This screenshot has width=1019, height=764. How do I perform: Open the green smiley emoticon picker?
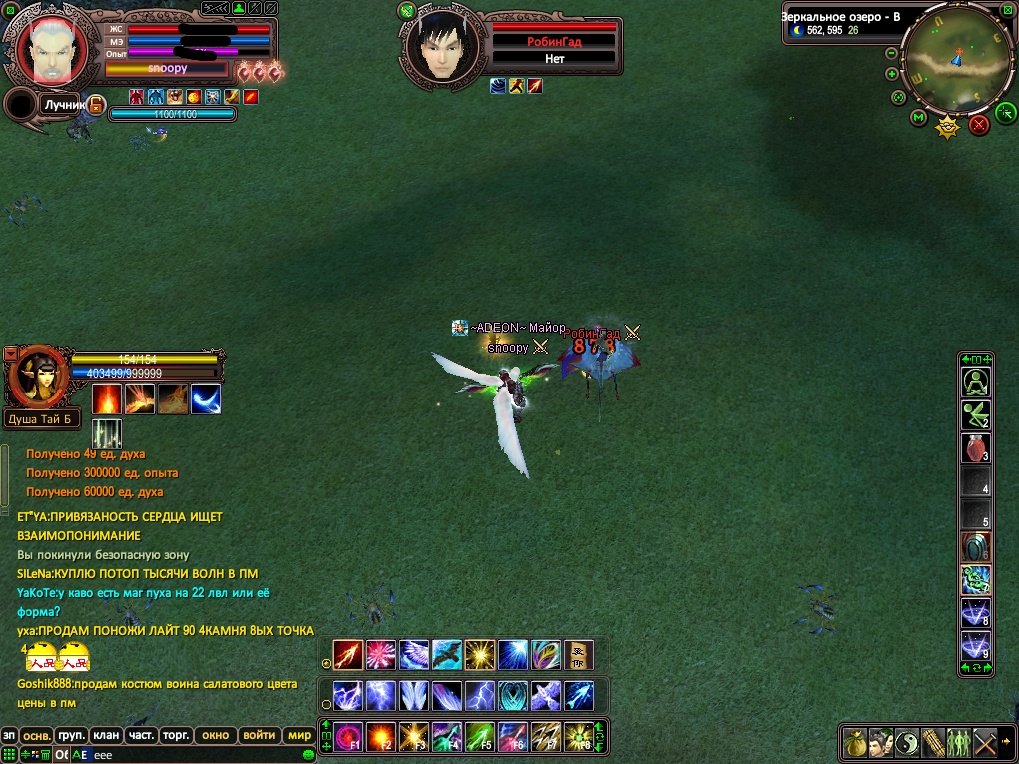click(309, 755)
